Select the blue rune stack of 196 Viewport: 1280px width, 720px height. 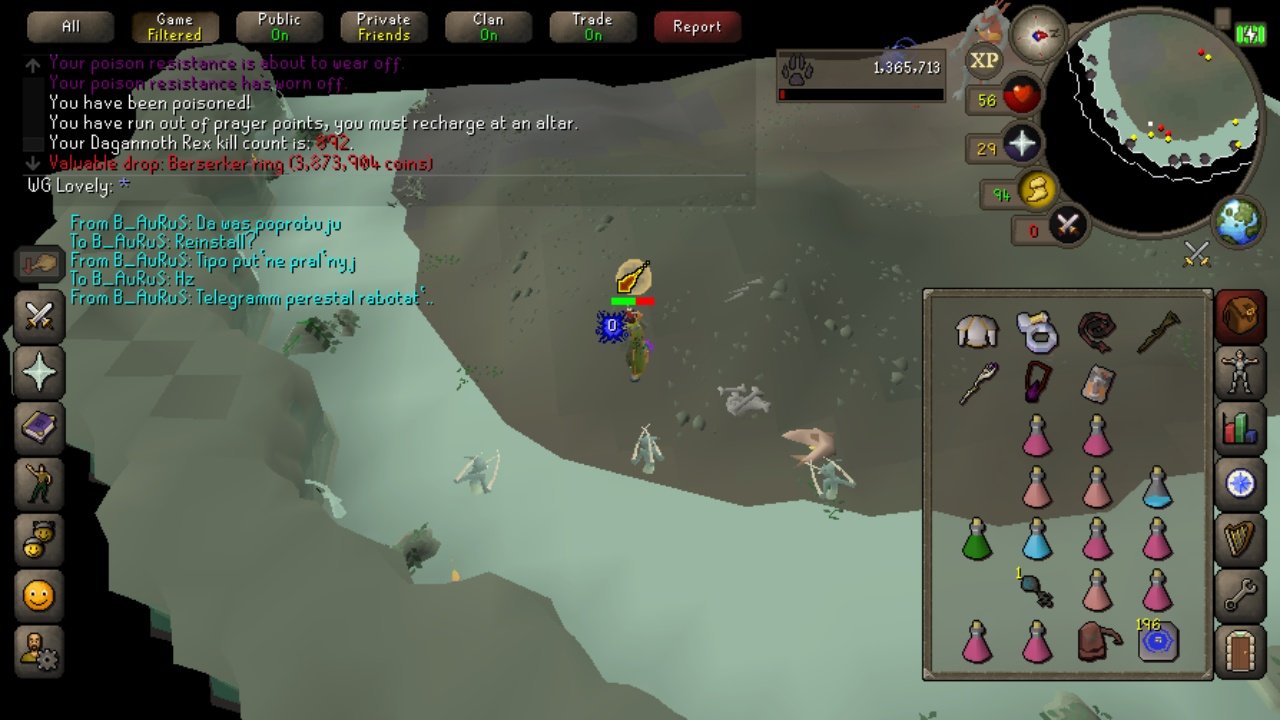(x=1158, y=641)
